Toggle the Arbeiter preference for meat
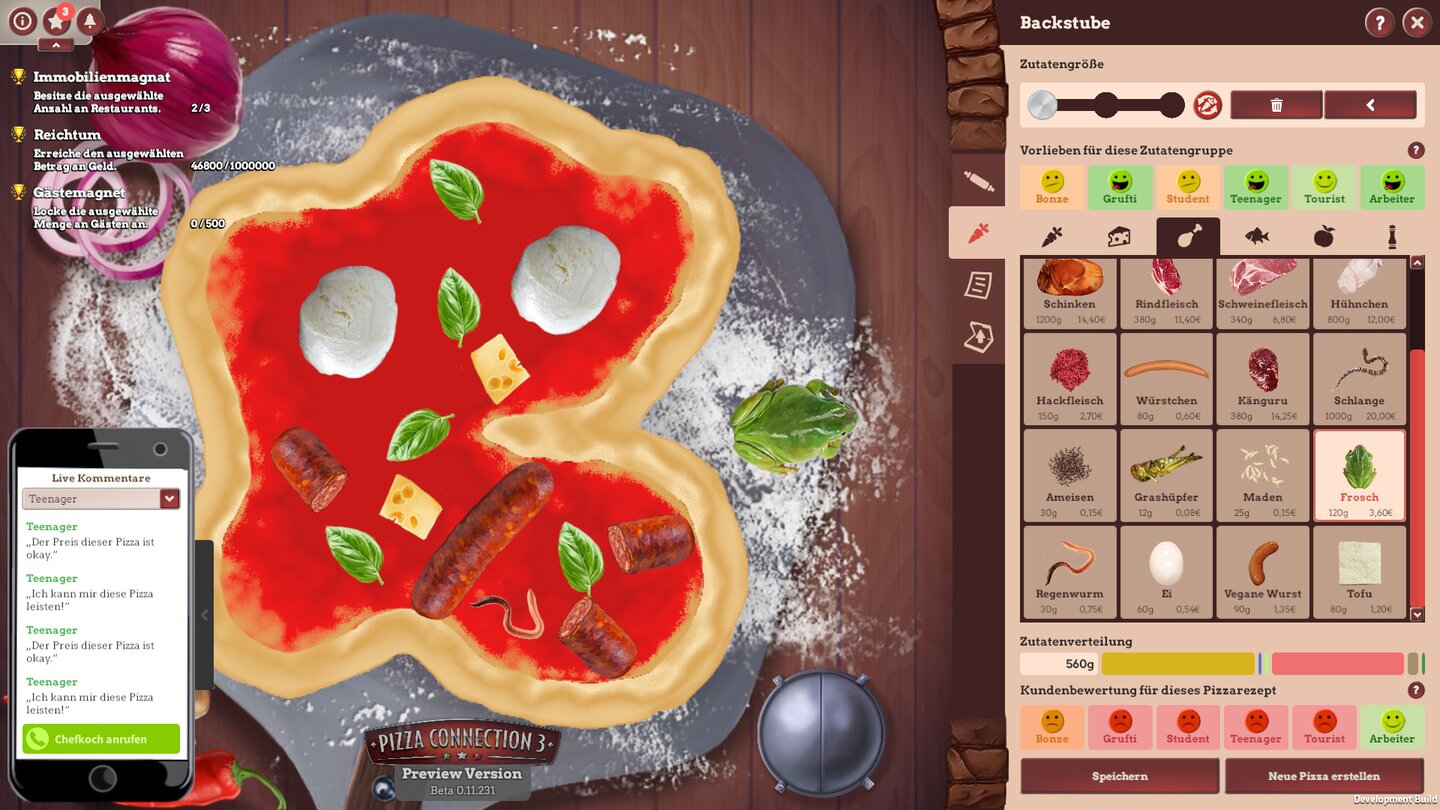The image size is (1440, 810). pyautogui.click(x=1392, y=187)
